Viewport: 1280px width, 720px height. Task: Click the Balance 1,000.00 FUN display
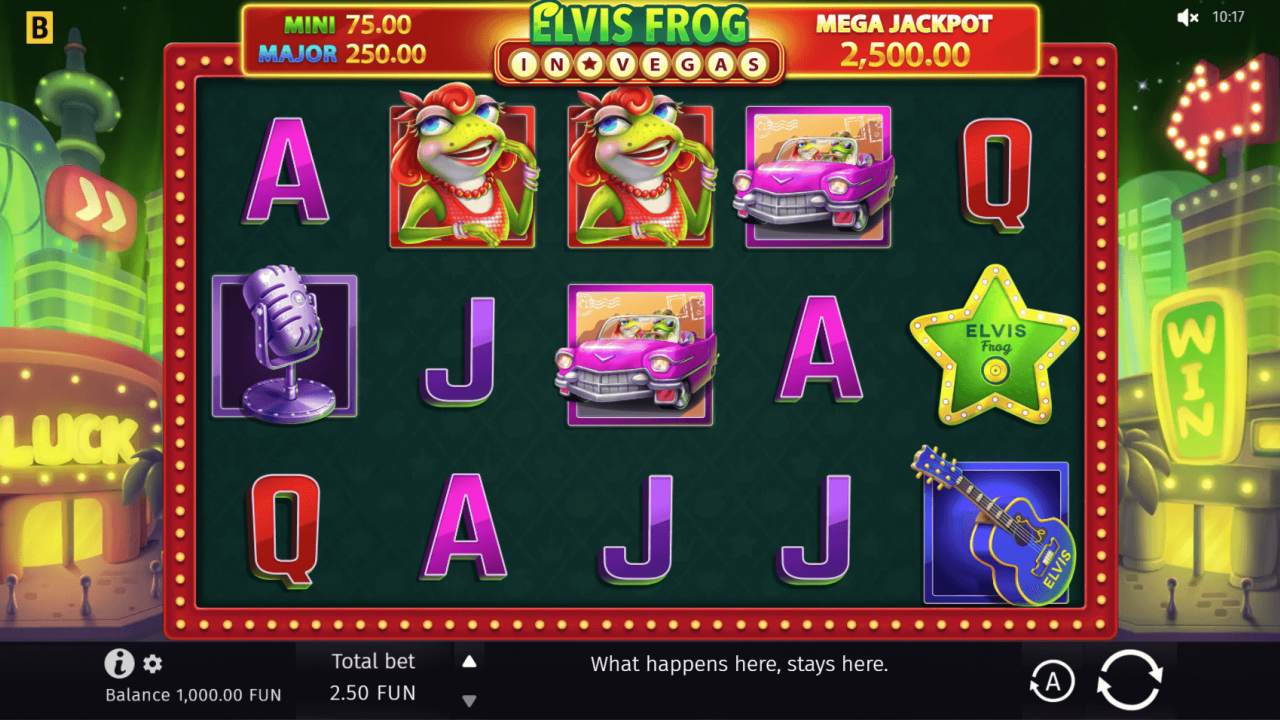[193, 694]
